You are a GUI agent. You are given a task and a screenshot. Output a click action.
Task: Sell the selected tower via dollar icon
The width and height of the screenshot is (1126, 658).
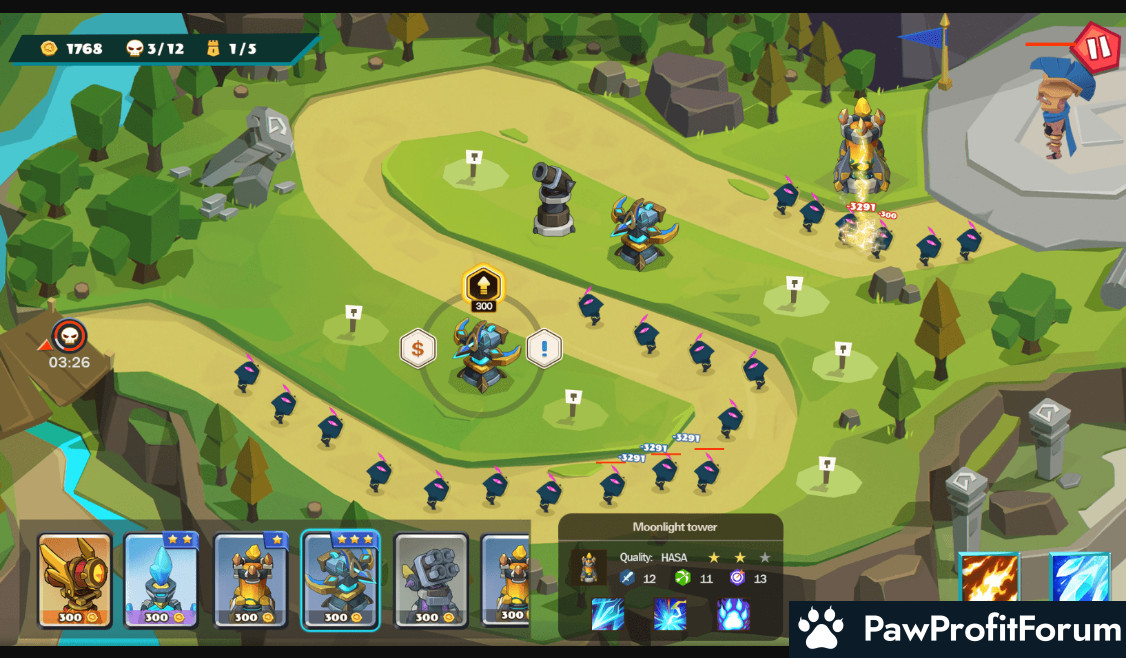(x=418, y=348)
